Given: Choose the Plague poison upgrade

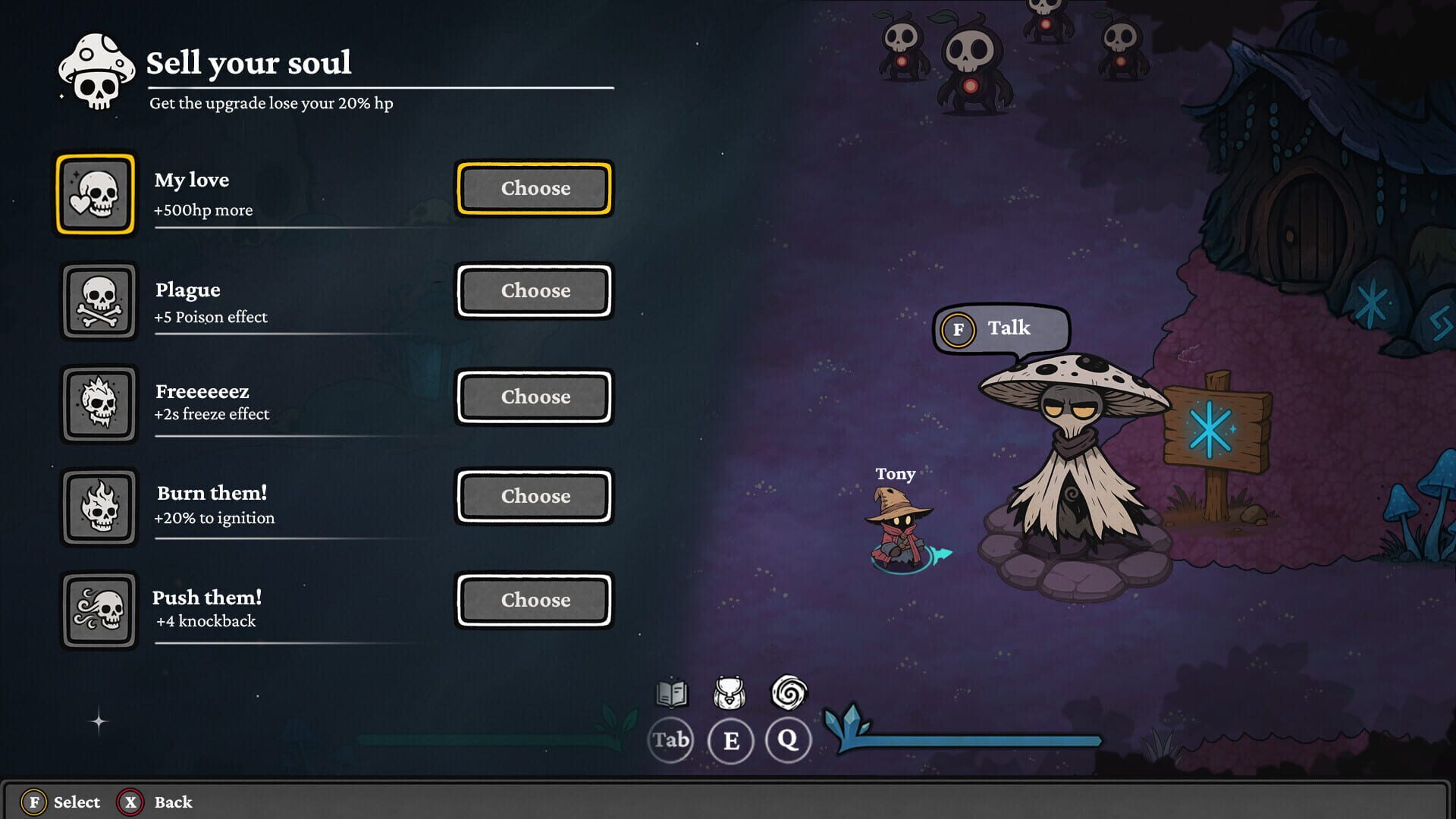Looking at the screenshot, I should 535,290.
